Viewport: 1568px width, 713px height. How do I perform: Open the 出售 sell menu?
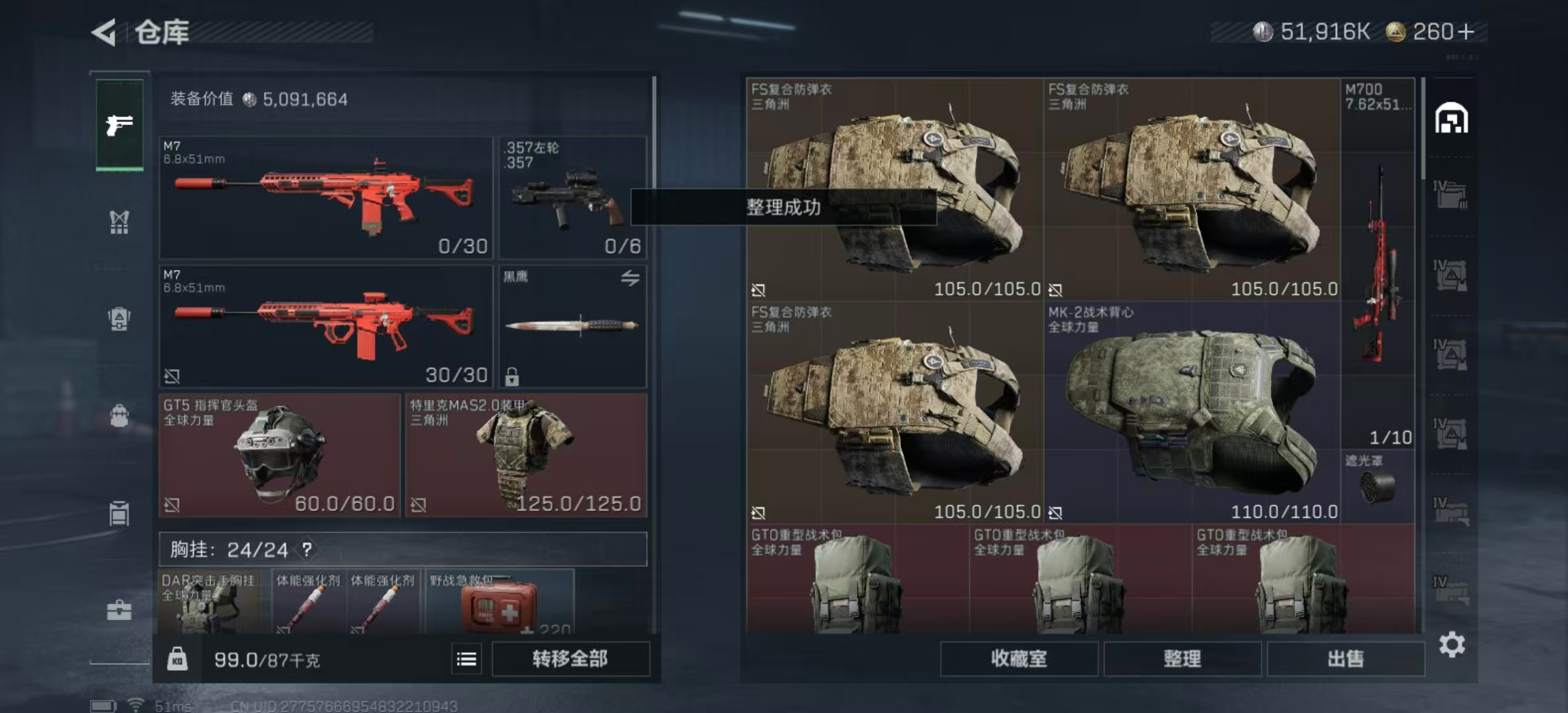(1345, 658)
